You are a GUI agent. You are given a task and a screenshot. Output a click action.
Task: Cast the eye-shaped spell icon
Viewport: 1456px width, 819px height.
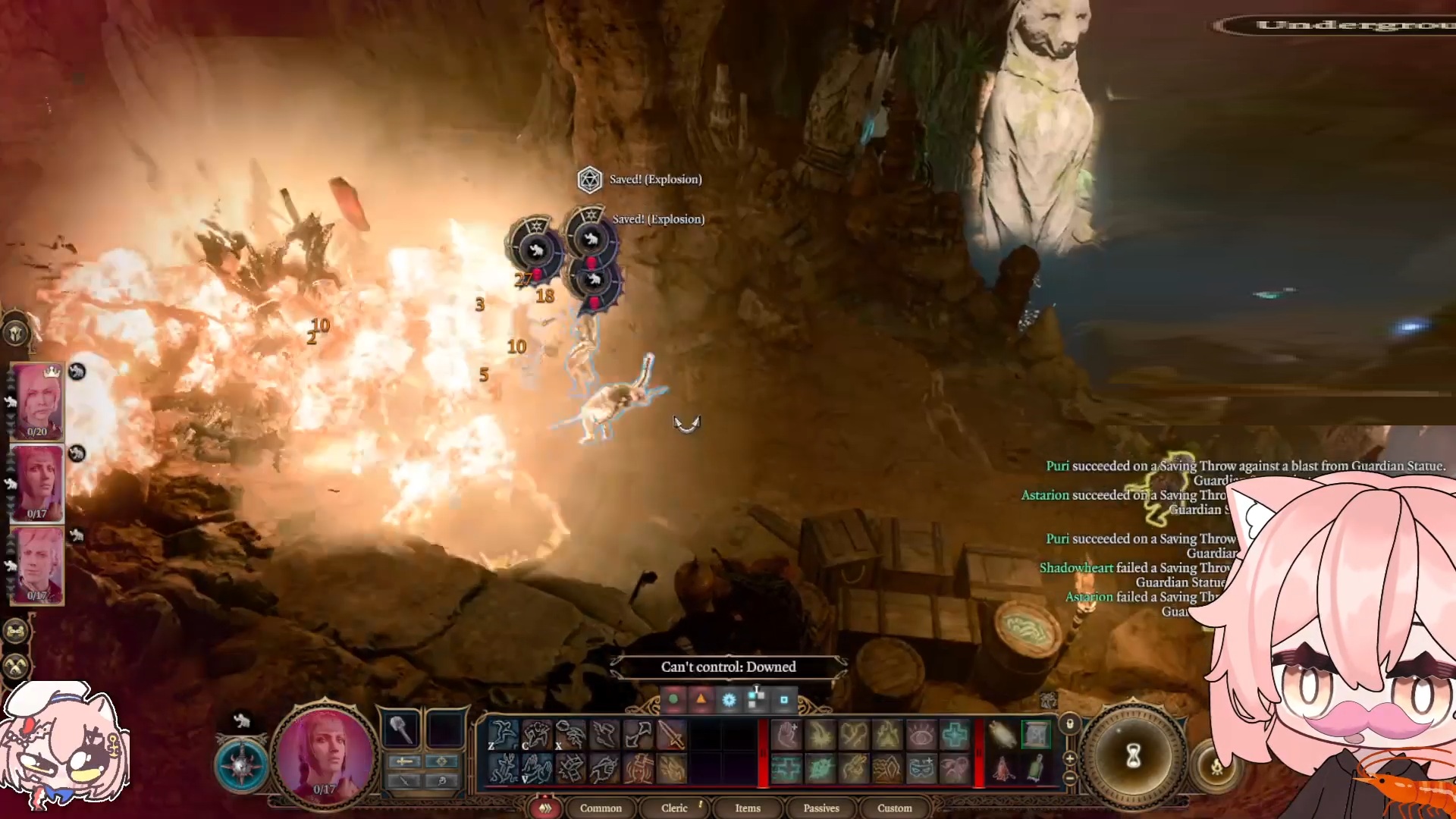(921, 734)
